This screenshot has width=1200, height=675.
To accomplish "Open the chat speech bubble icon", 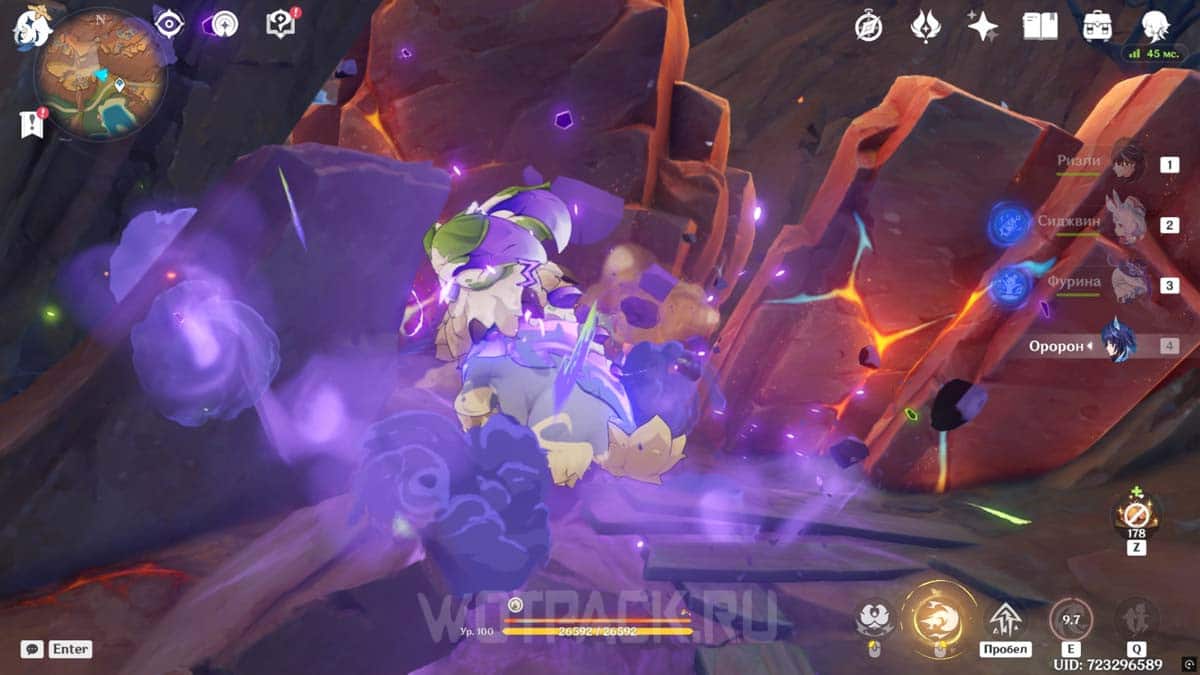I will pyautogui.click(x=32, y=648).
